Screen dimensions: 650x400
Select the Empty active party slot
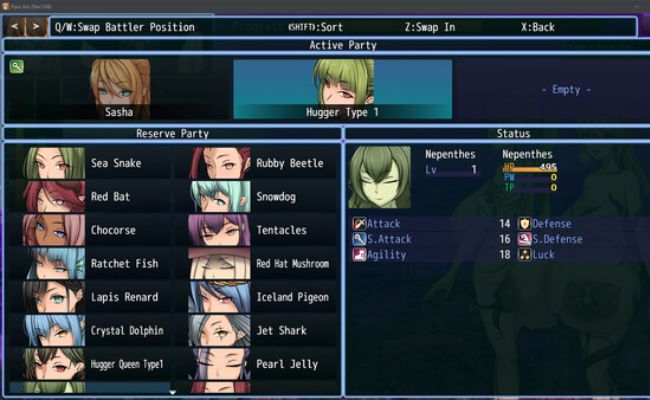tap(565, 89)
